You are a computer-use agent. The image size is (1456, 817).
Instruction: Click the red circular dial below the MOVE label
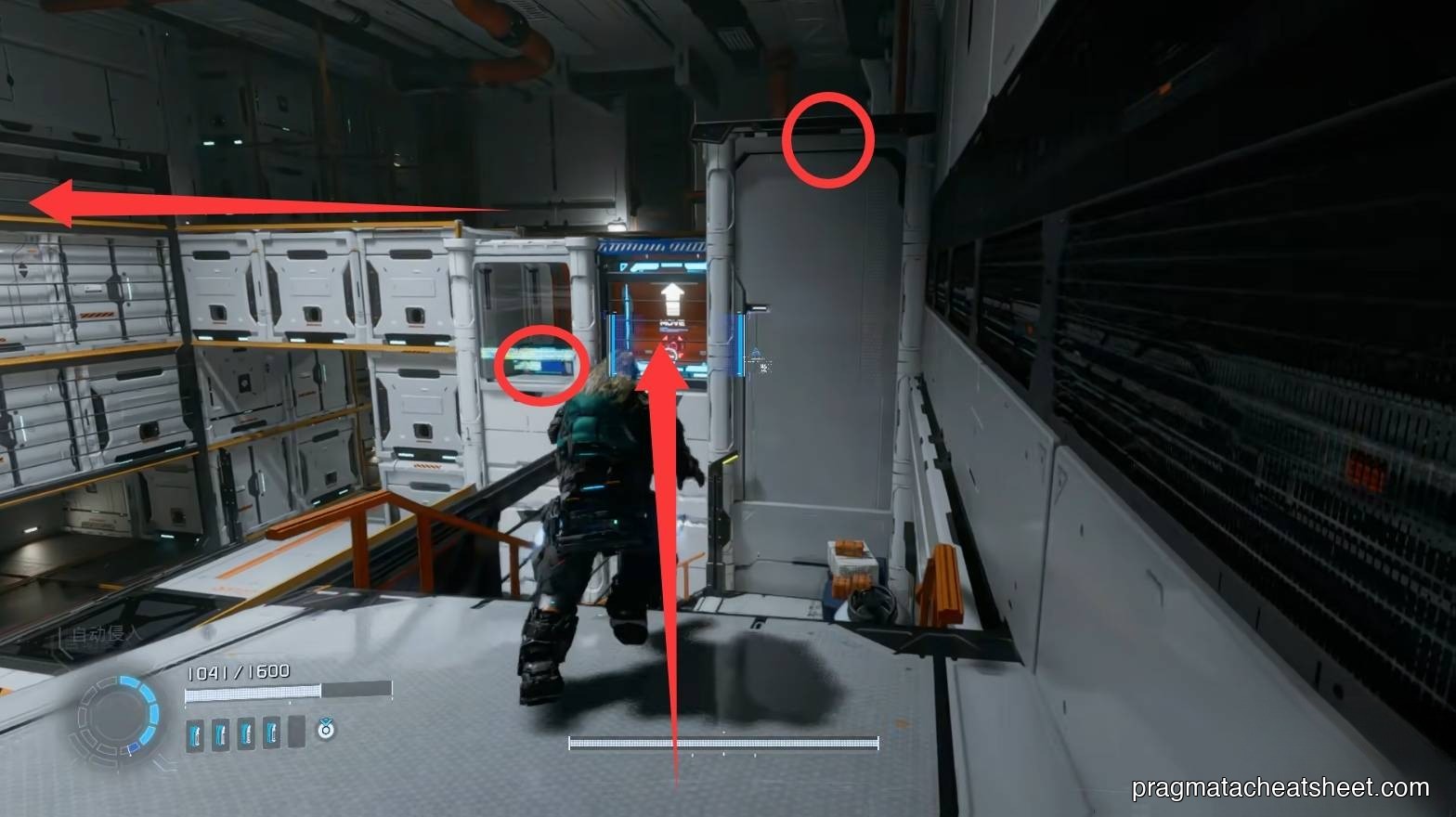tap(674, 346)
